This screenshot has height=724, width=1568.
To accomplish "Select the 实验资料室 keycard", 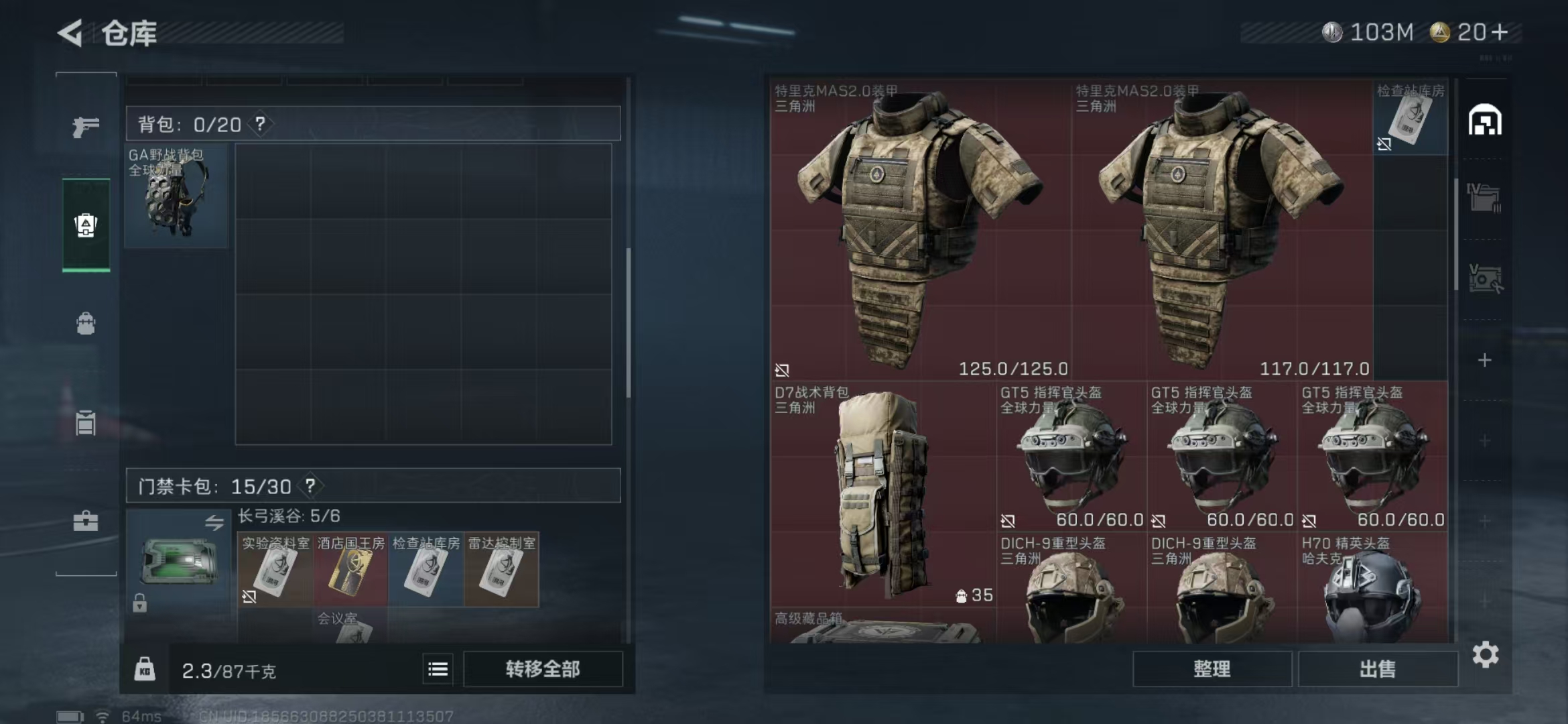I will 275,570.
